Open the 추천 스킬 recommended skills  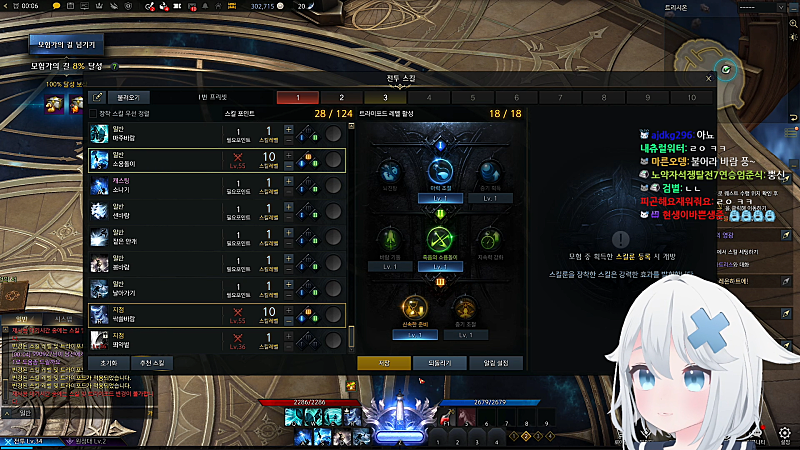156,362
